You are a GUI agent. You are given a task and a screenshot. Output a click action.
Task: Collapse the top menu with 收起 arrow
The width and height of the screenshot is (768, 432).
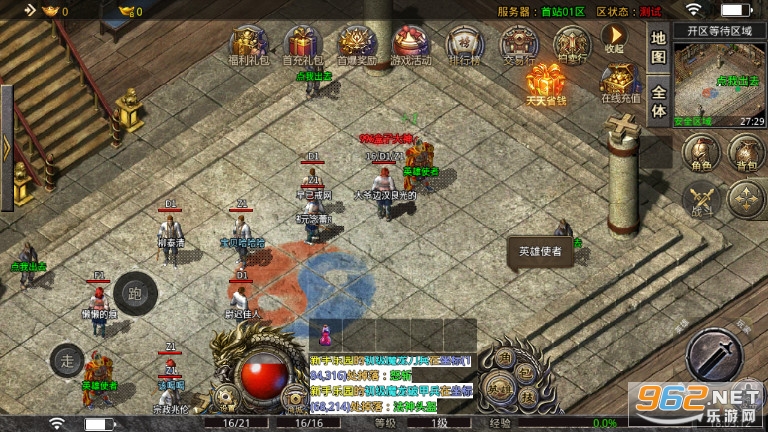point(614,38)
